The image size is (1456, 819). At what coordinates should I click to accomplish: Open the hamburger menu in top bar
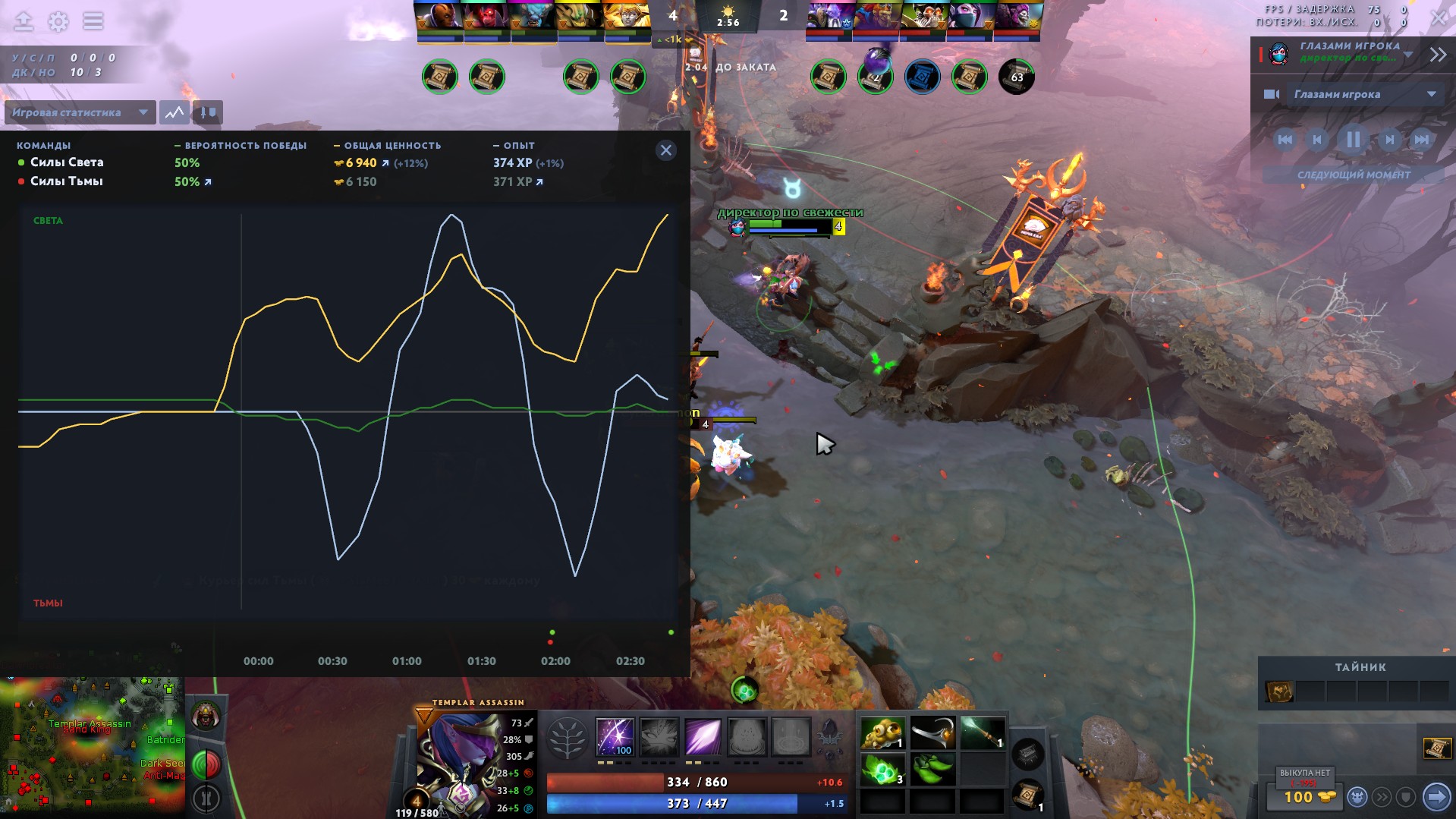coord(93,21)
